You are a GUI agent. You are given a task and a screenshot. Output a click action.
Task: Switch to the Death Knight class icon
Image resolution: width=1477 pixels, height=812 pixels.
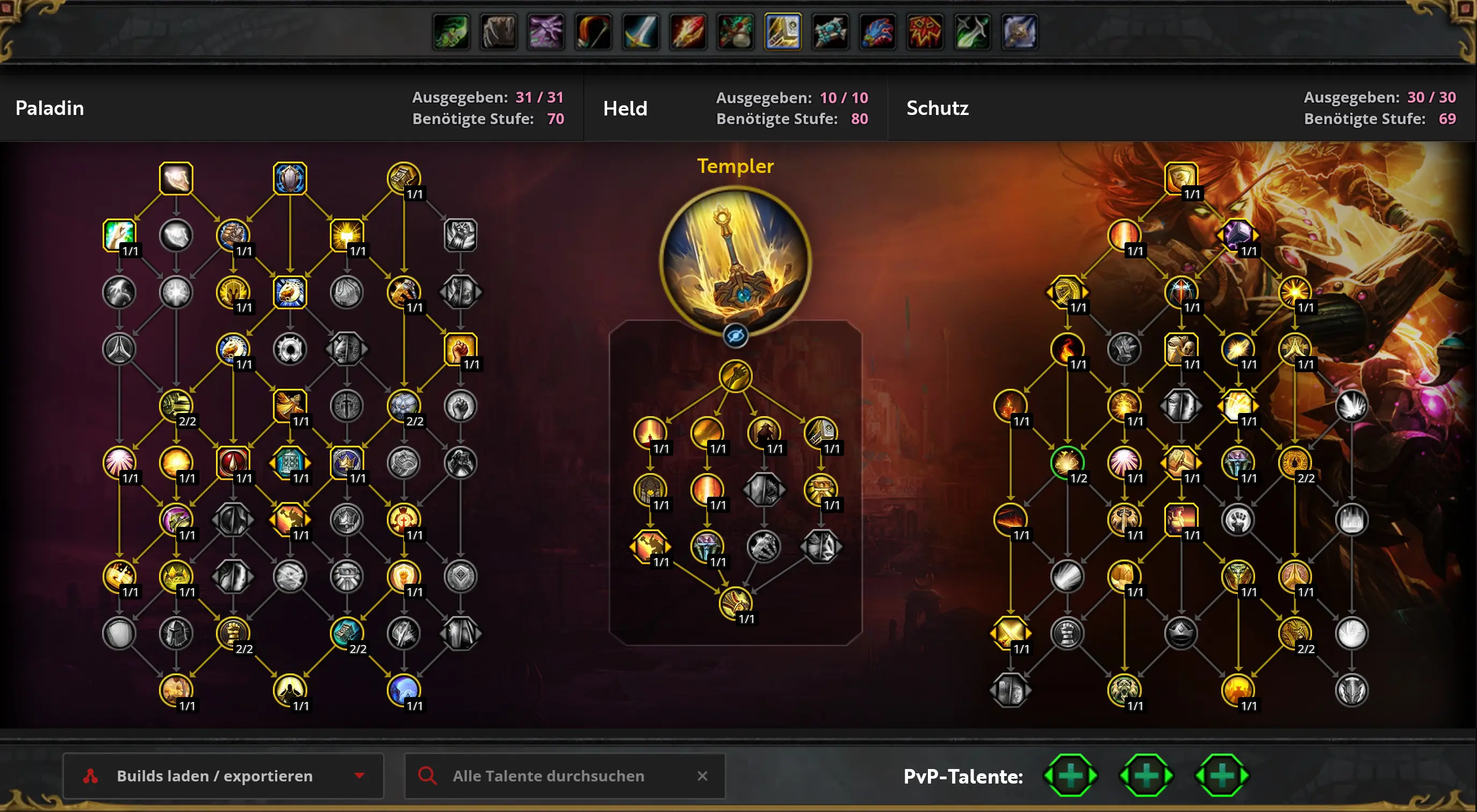[925, 32]
